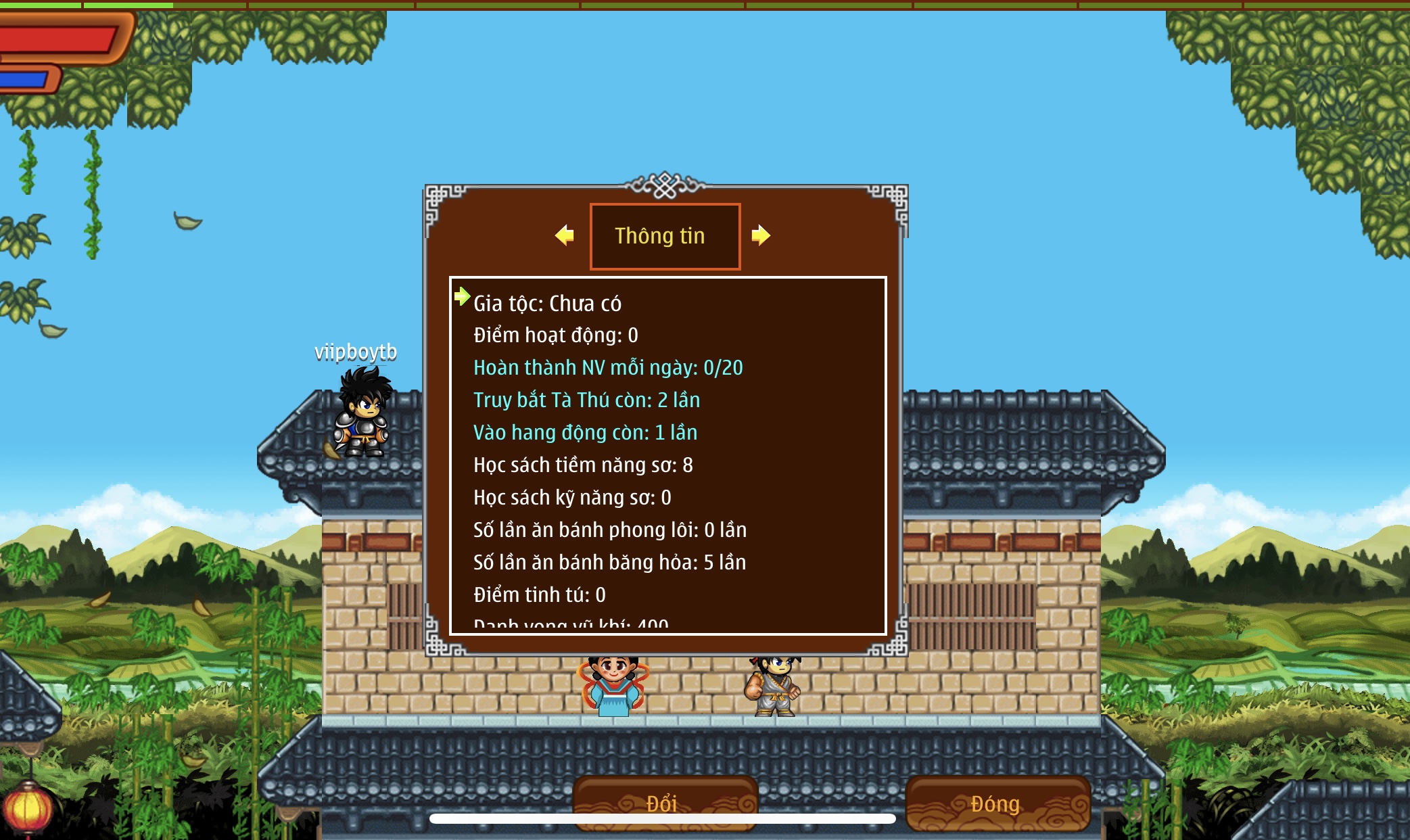Click the left arrow beside Thông tin

pos(565,235)
